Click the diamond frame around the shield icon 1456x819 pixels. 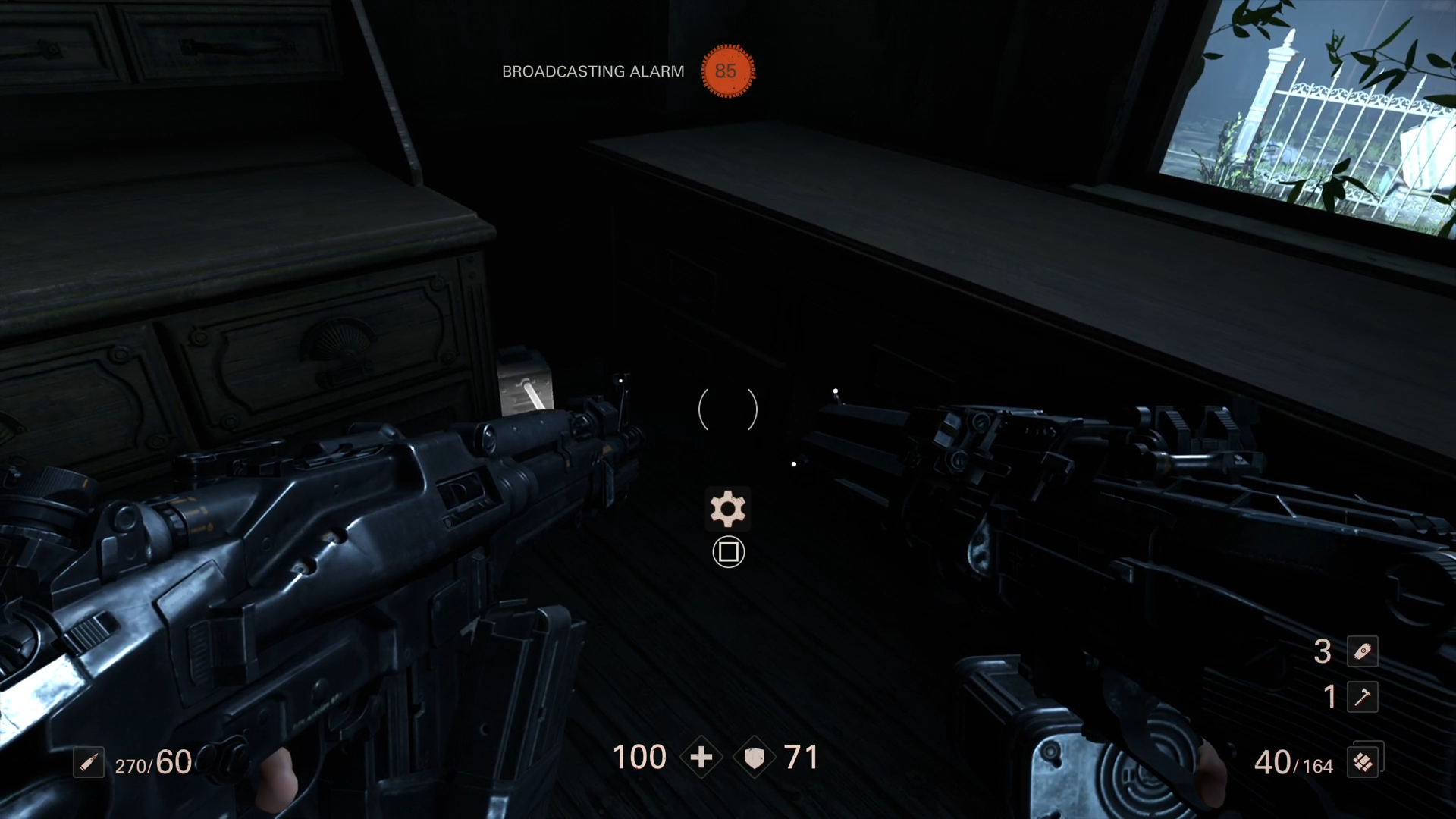tap(755, 757)
